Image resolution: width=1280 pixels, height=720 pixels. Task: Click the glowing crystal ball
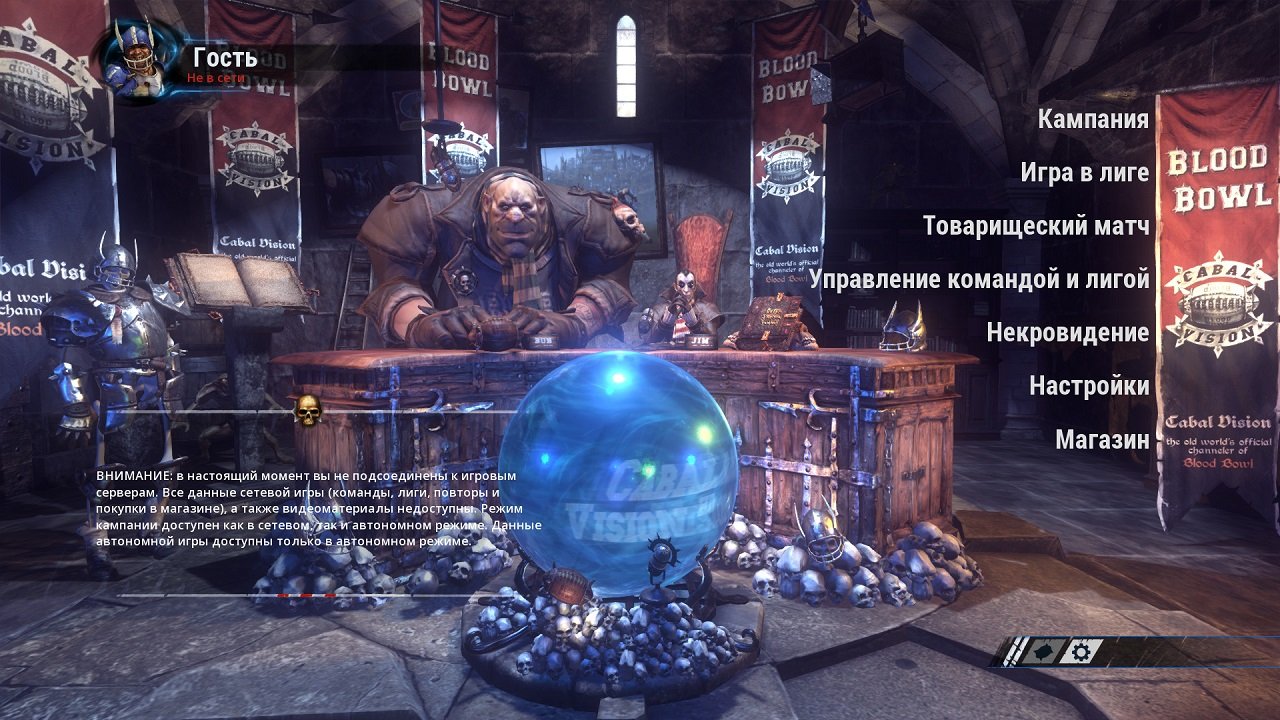pyautogui.click(x=630, y=470)
